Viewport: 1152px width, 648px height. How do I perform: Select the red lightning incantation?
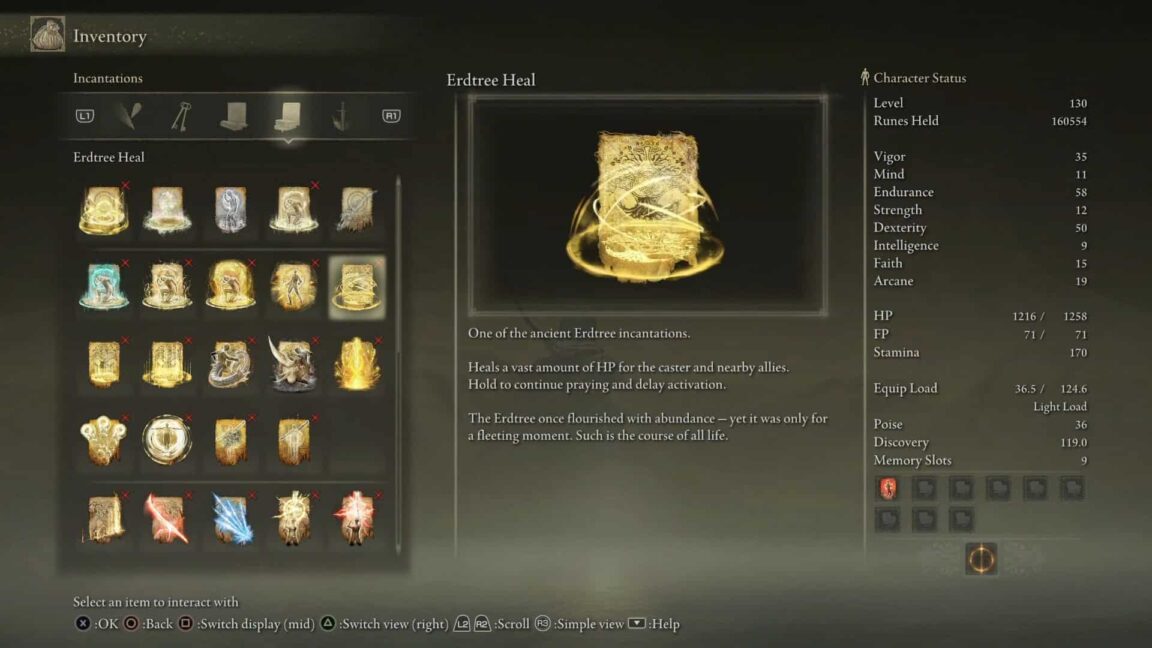(167, 518)
